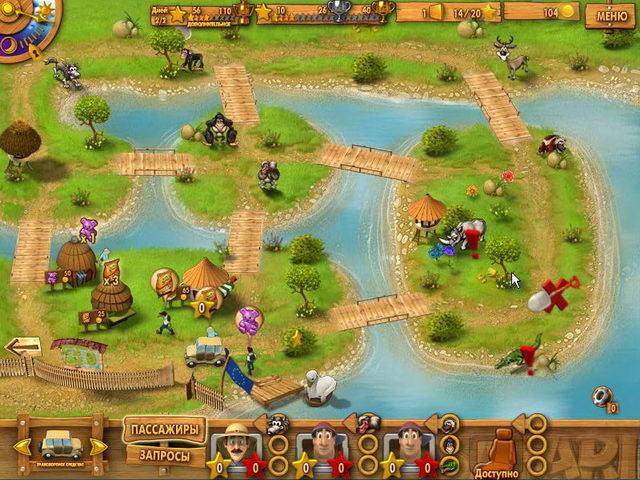This screenshot has width=640, height=480.
Task: Click the purple teddy bear request bubble
Action: click(x=248, y=320)
